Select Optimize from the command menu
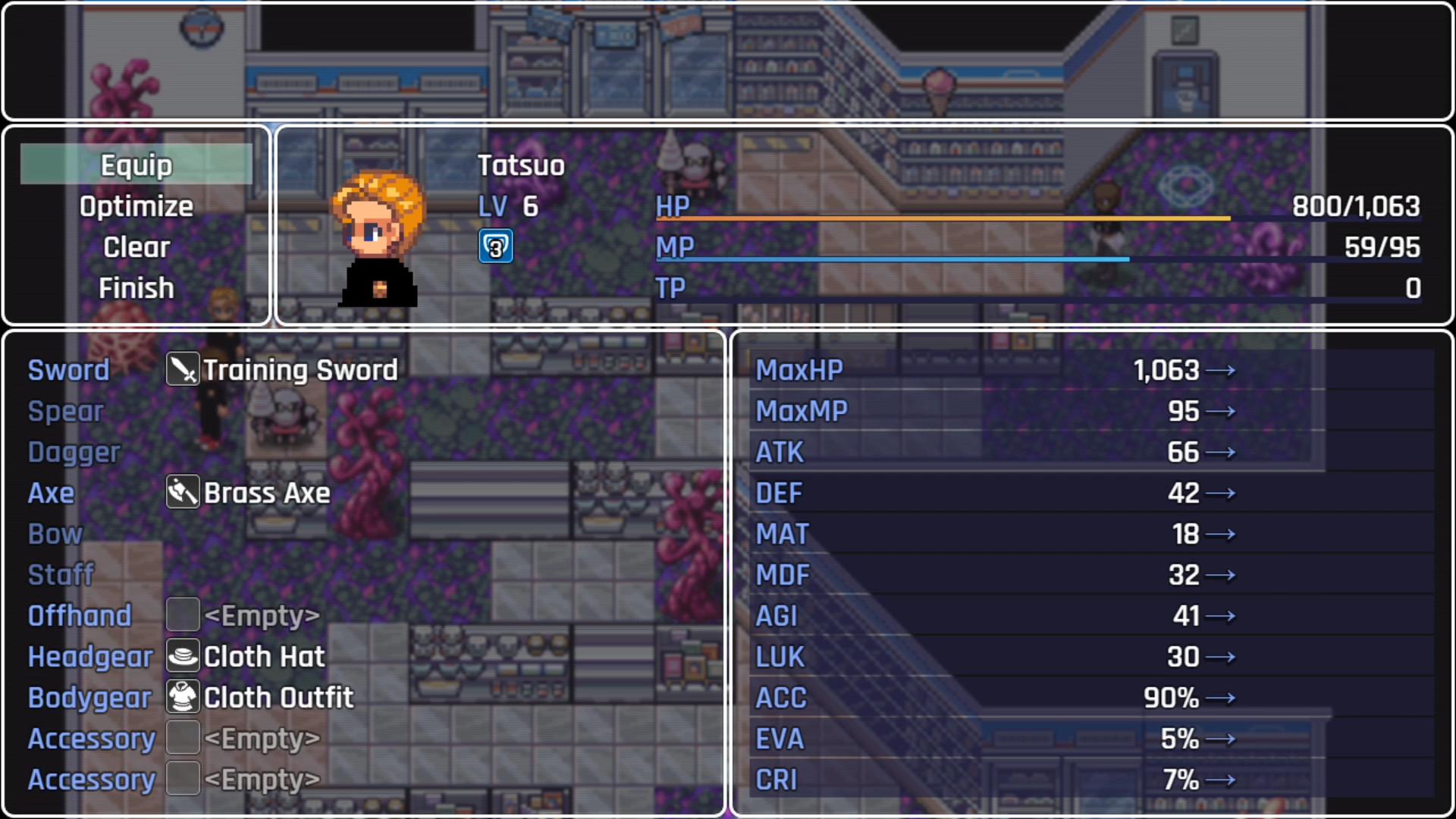 136,206
